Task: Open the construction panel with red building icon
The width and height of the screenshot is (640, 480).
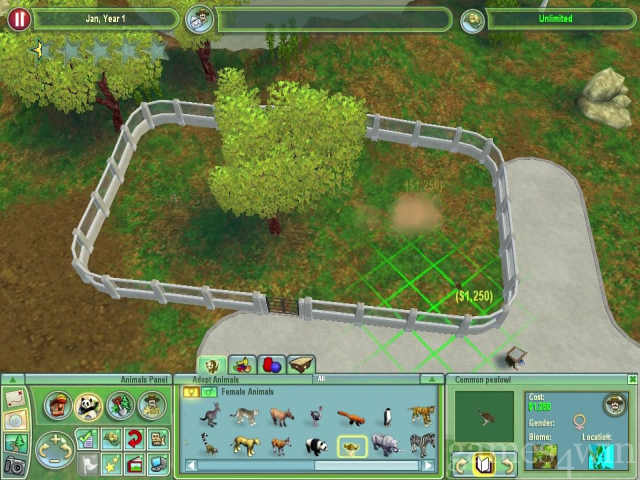Action: click(x=58, y=405)
